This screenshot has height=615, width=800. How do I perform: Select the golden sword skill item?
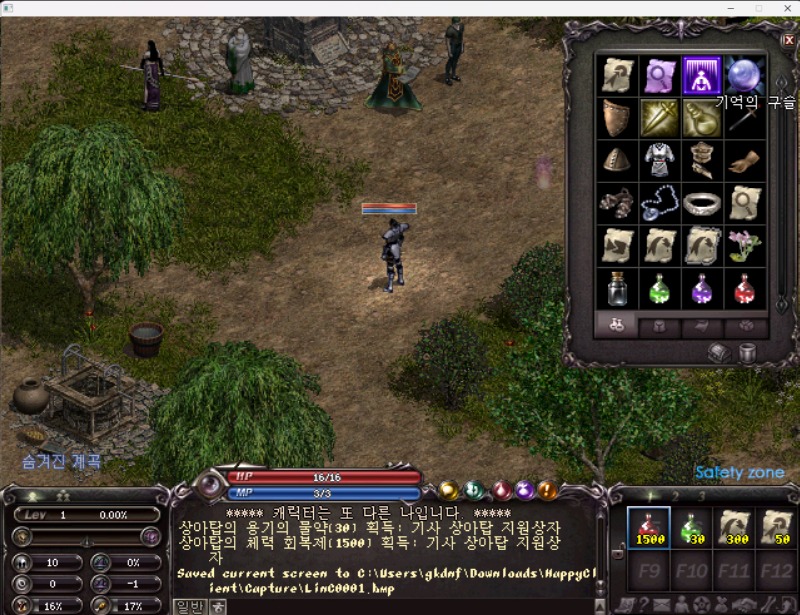[659, 118]
